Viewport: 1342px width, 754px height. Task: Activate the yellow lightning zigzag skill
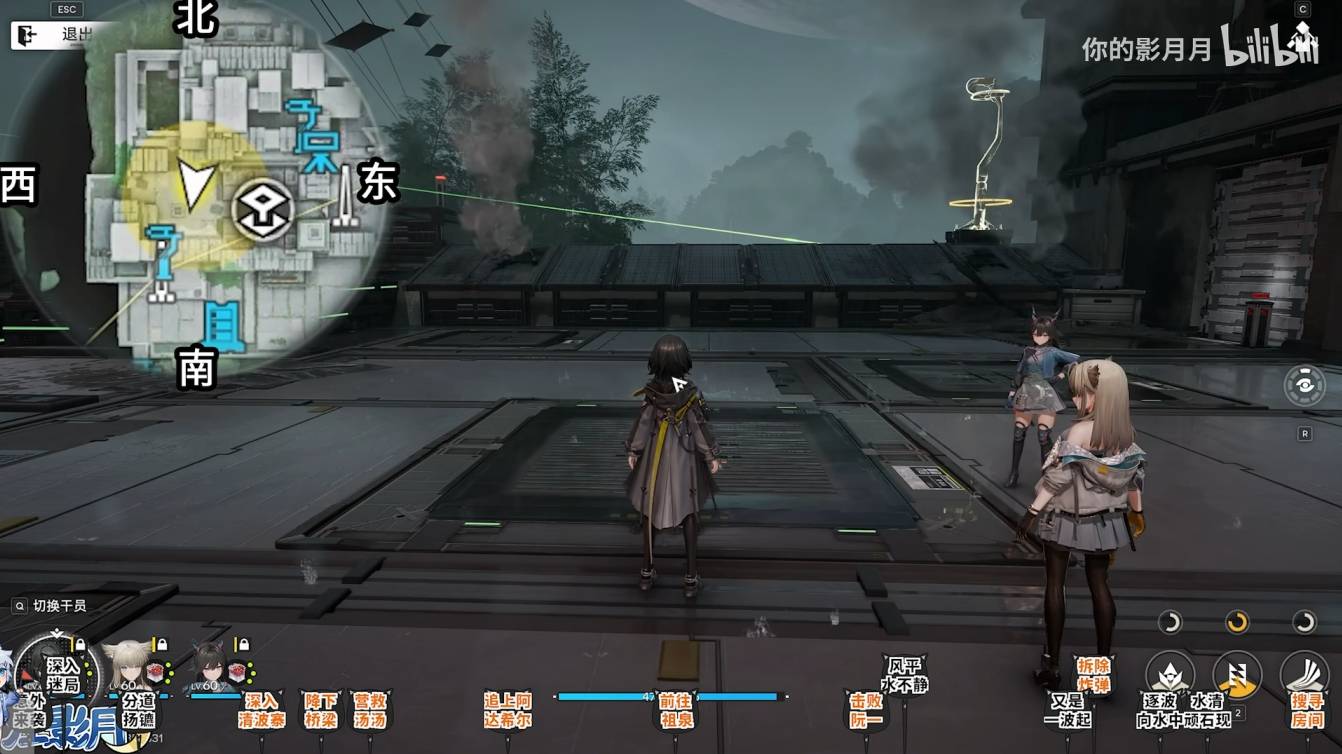coord(1236,675)
